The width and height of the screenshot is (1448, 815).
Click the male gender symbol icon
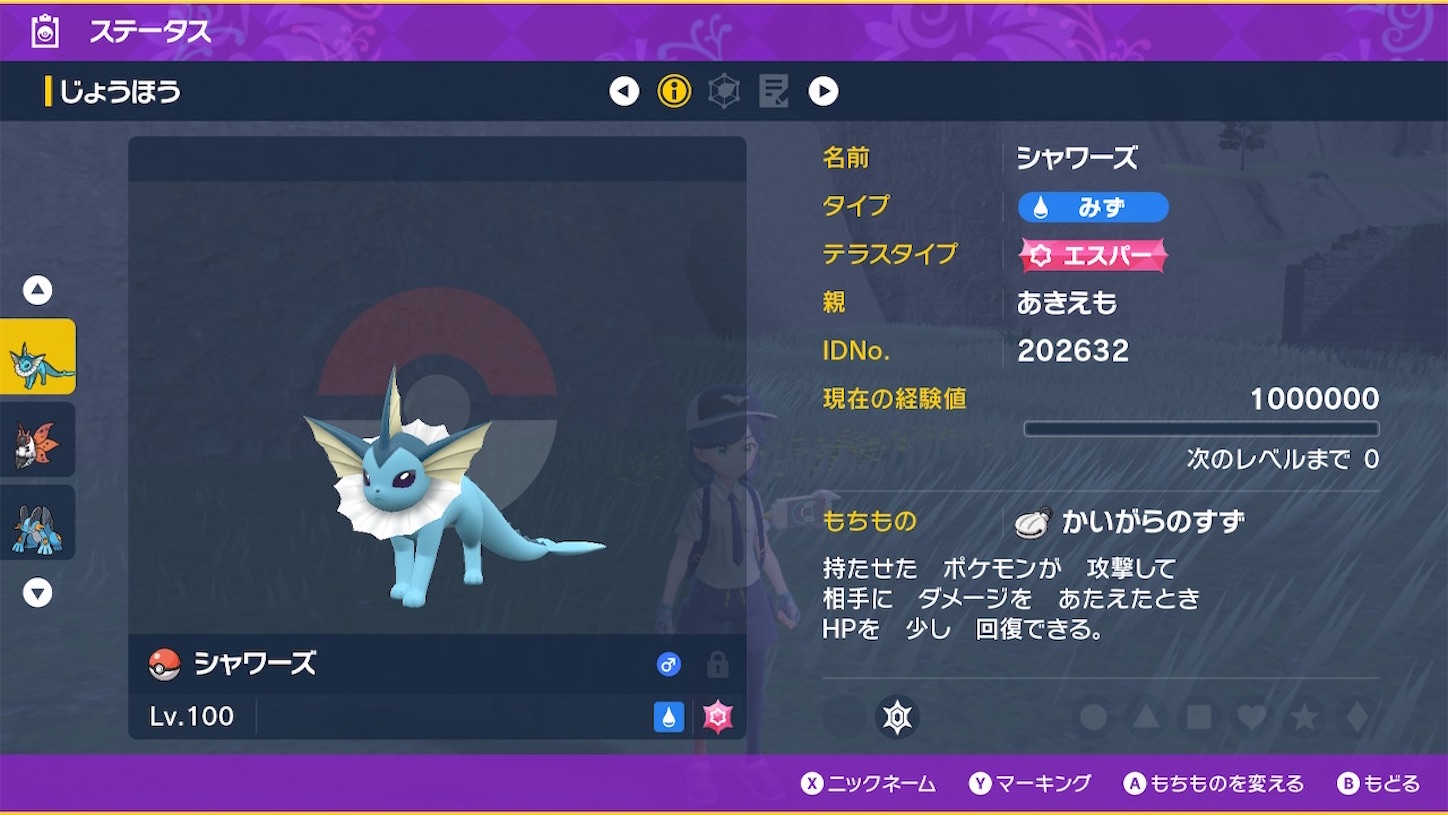668,664
